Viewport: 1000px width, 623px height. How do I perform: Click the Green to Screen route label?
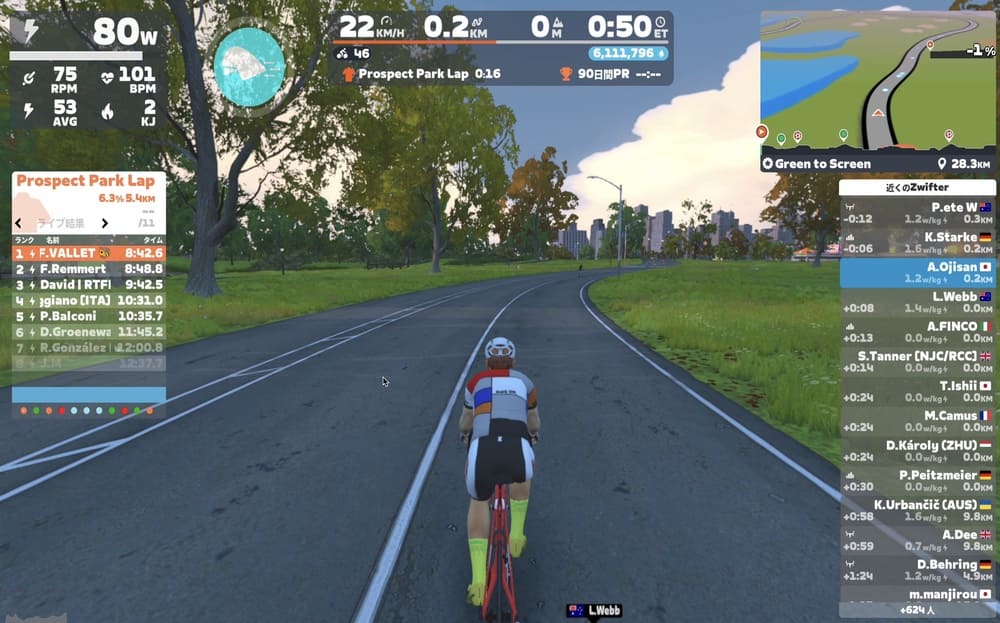[x=823, y=163]
